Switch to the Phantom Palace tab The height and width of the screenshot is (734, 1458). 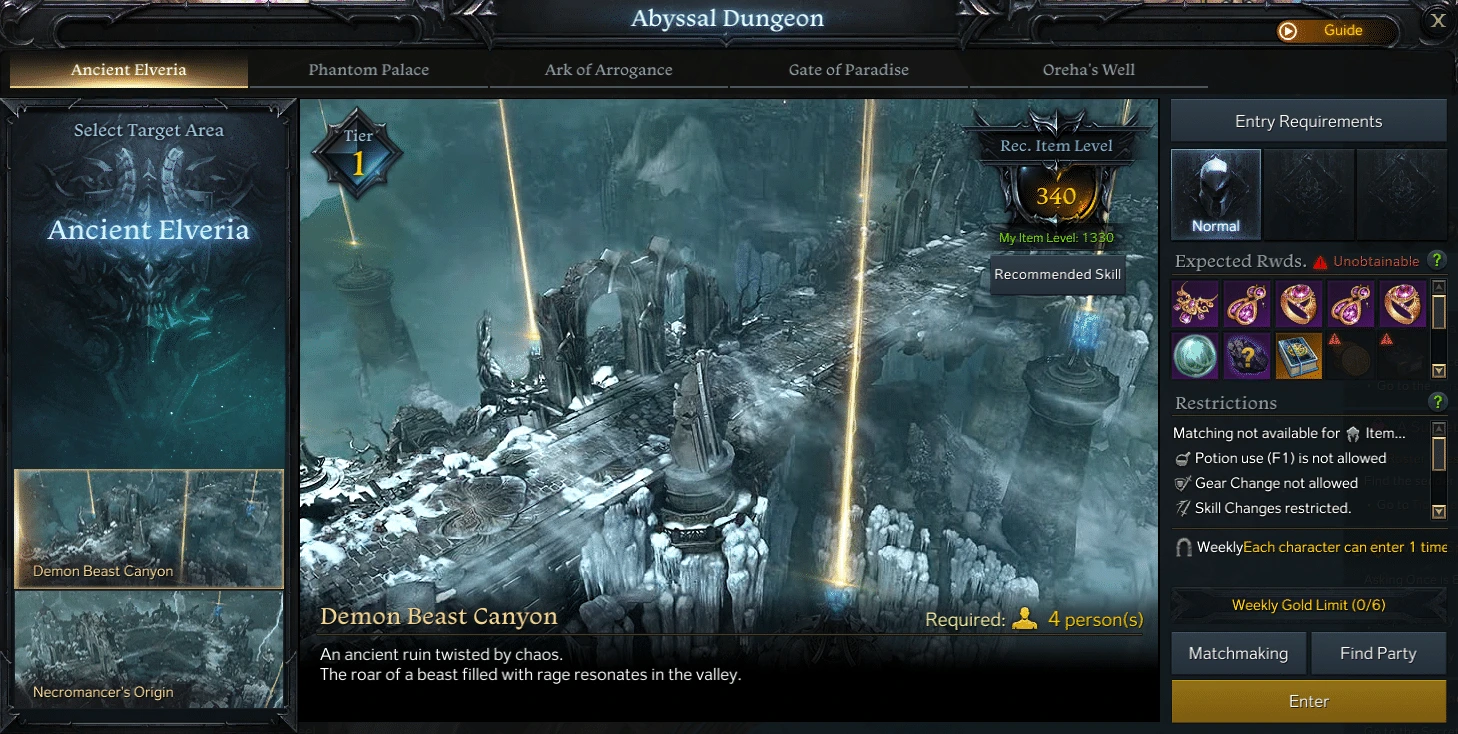[x=368, y=70]
